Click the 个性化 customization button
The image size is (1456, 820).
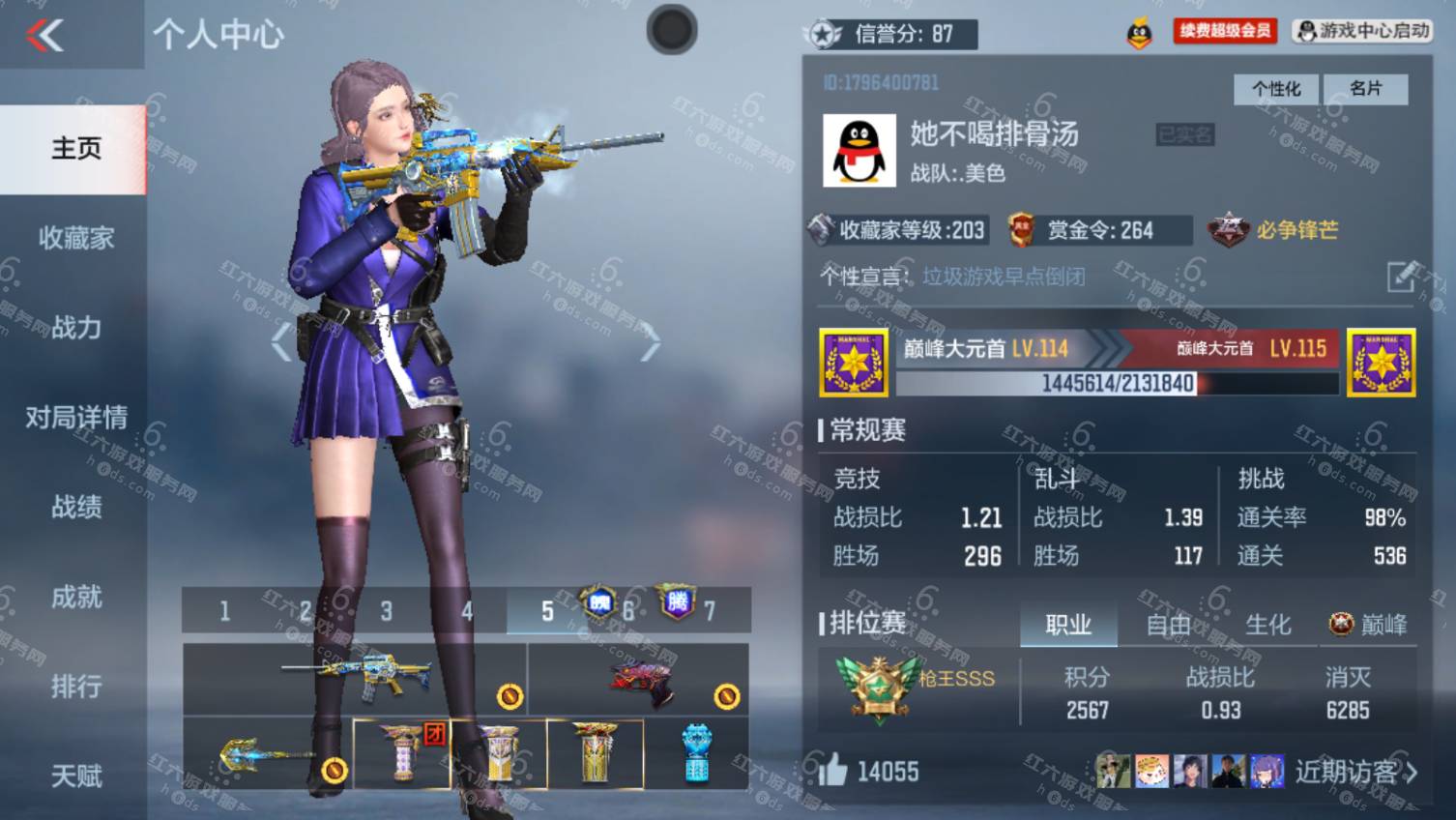[1276, 89]
